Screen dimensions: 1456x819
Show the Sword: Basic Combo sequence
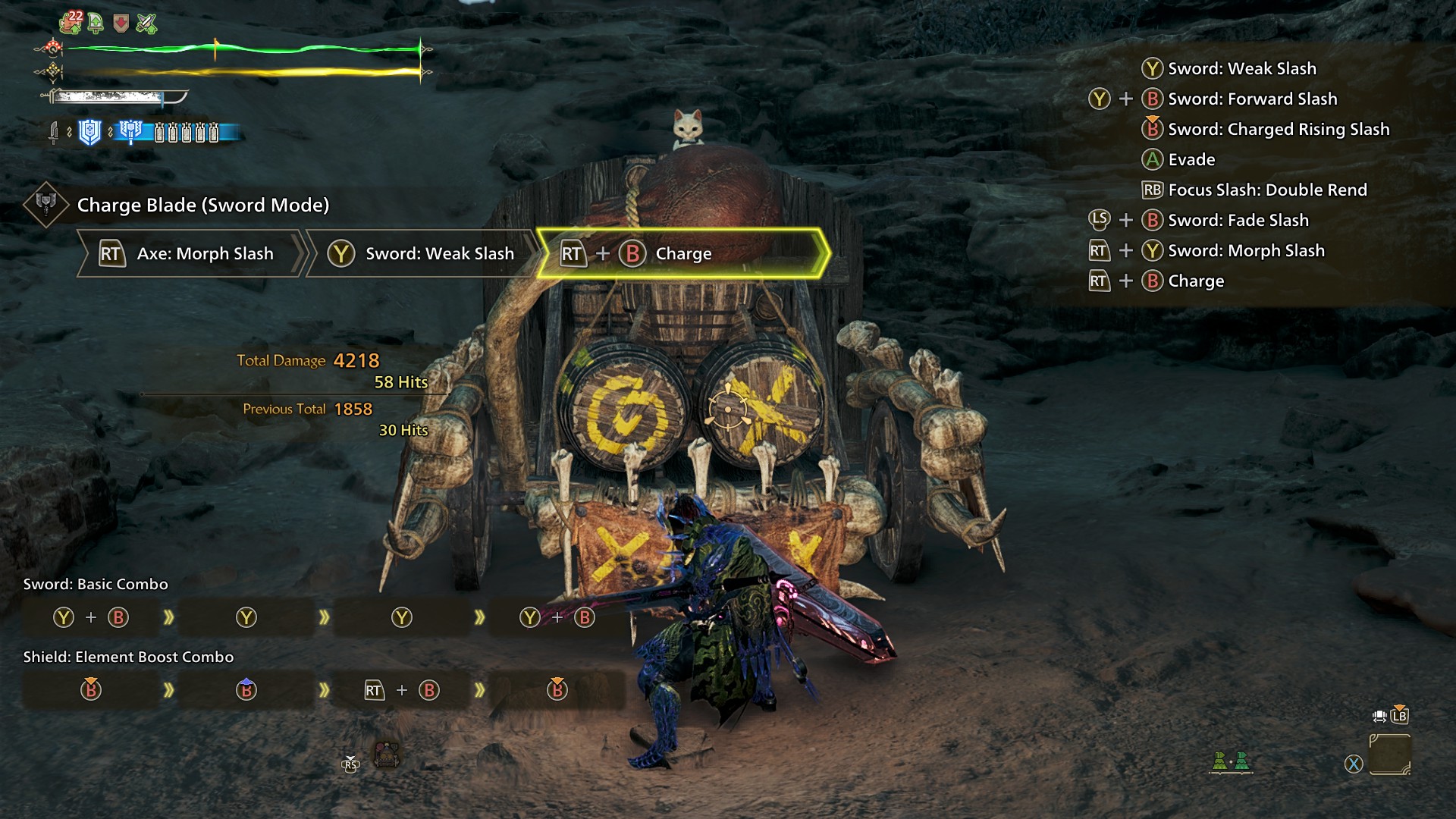click(x=96, y=584)
